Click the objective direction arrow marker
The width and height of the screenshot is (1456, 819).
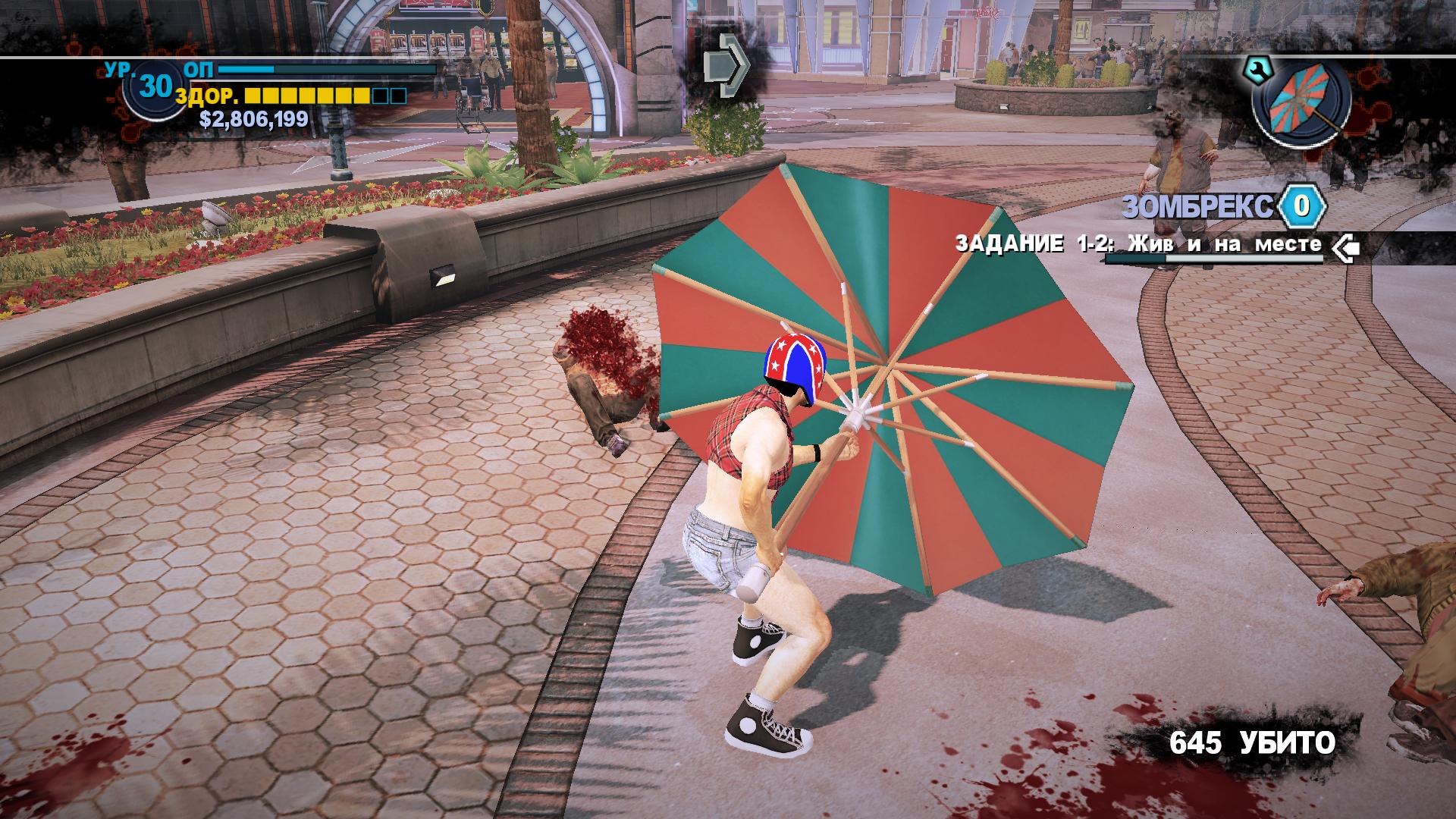coord(724,65)
